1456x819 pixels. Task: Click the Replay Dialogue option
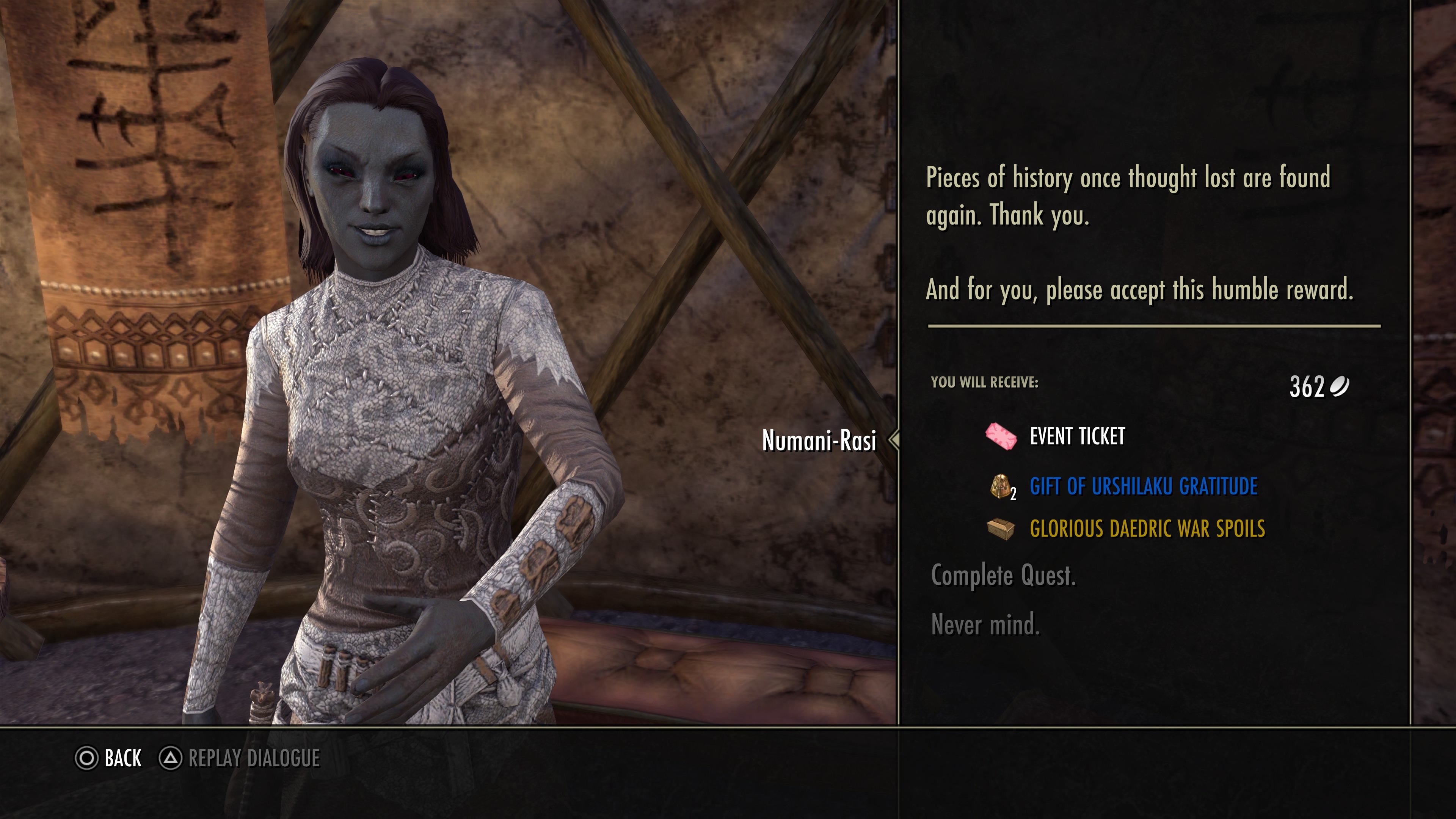point(253,758)
